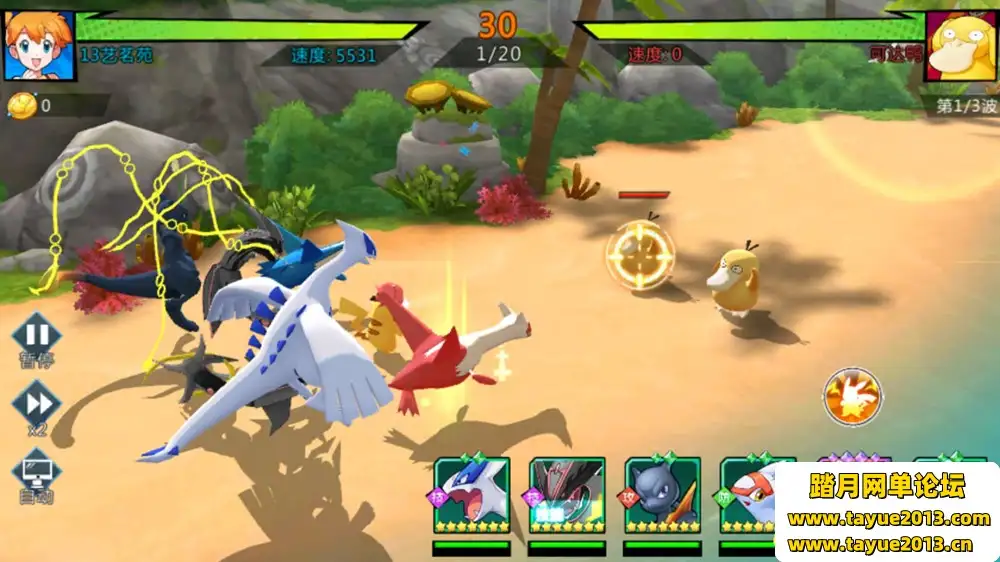Pause the battle with the 暂停 button
This screenshot has height=562, width=1000.
click(37, 335)
